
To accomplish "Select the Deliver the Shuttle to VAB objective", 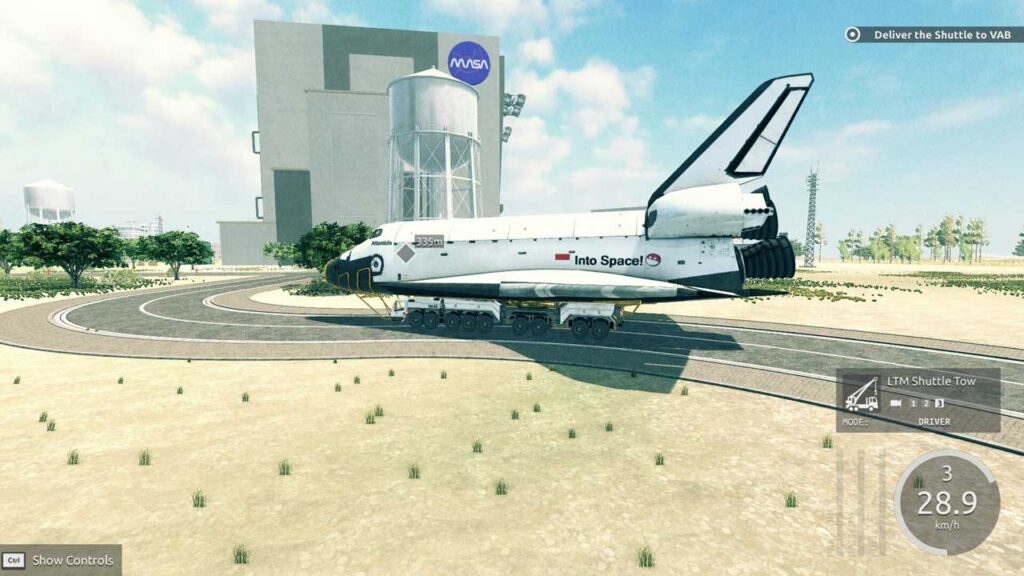I will coord(932,34).
